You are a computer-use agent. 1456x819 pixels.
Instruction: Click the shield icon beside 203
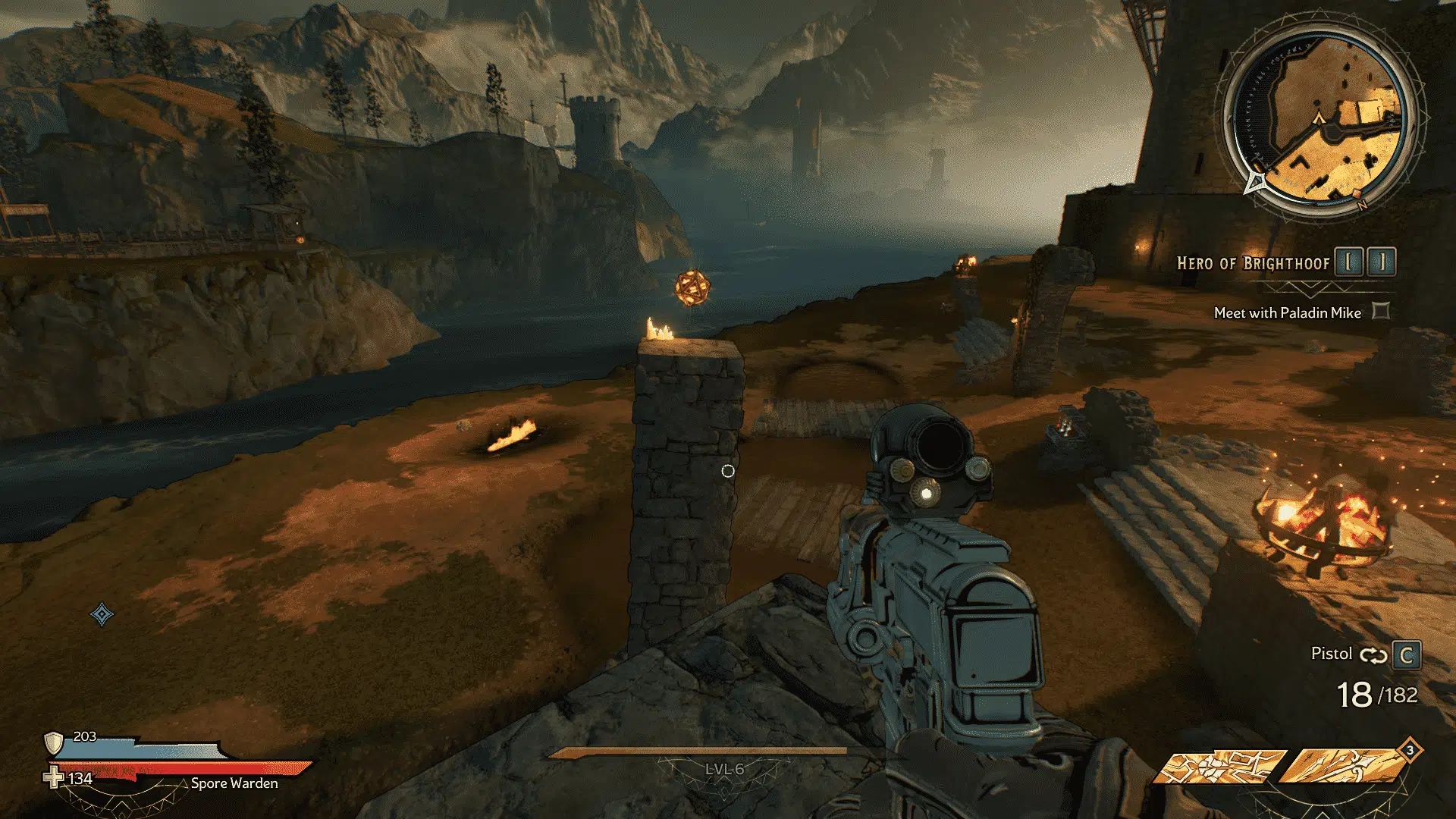[x=53, y=741]
